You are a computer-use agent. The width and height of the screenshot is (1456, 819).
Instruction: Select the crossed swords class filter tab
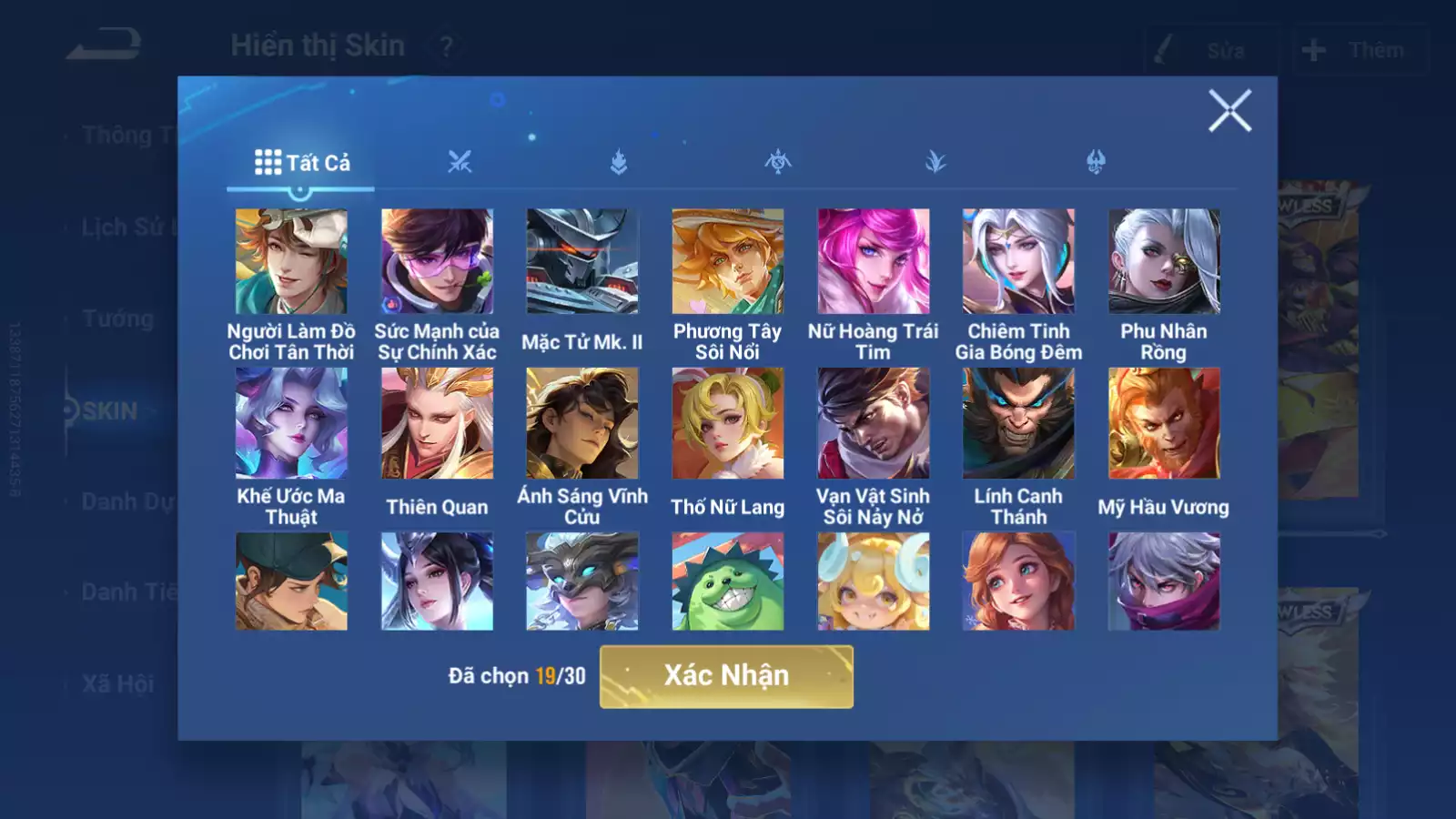(460, 163)
